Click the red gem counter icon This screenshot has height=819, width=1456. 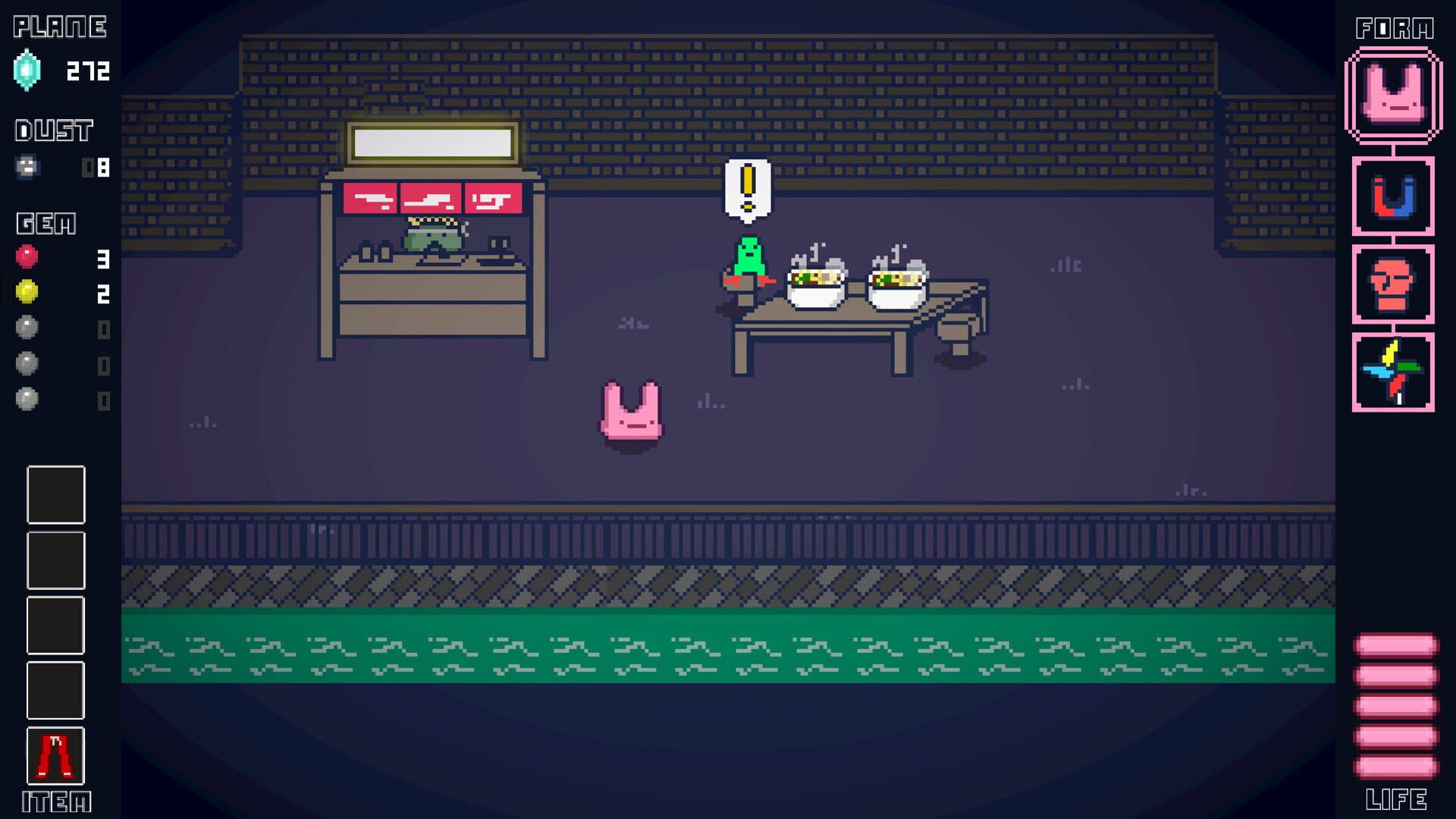(27, 258)
